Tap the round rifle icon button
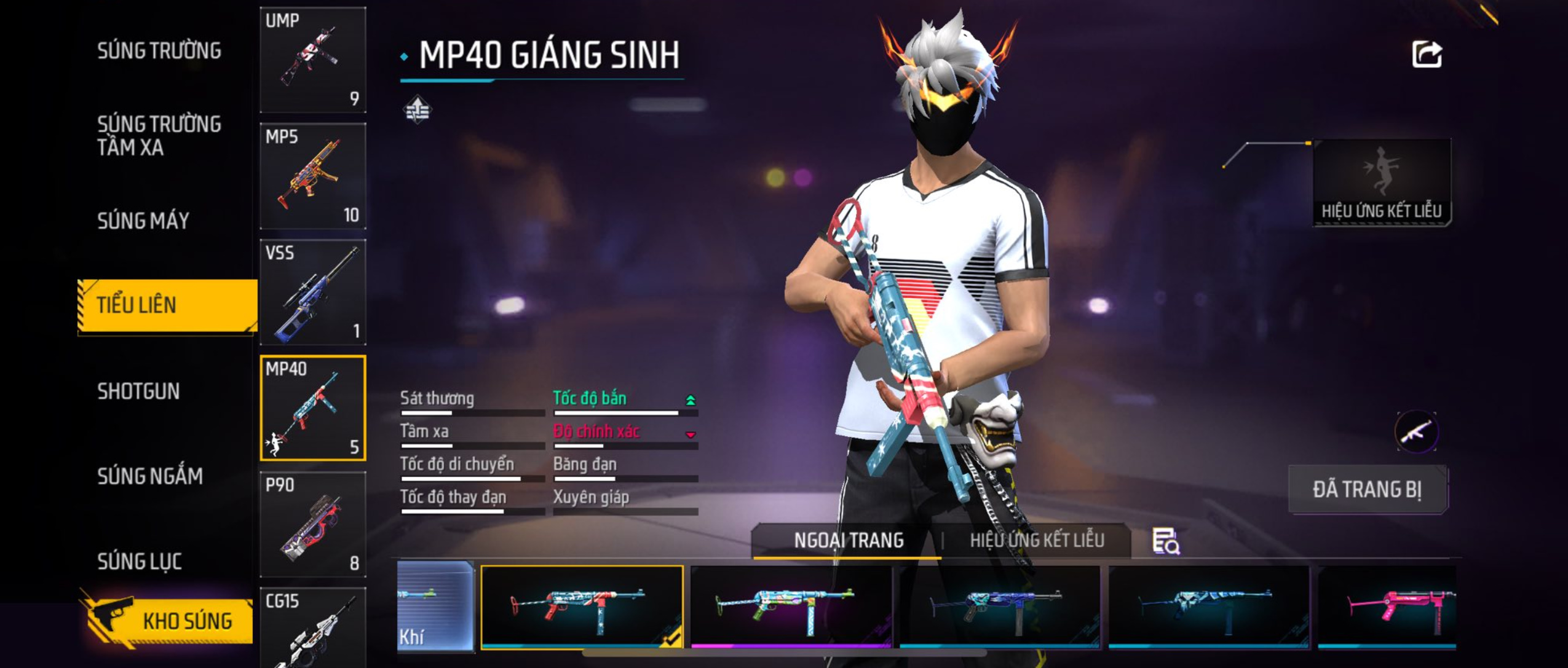 coord(1416,432)
